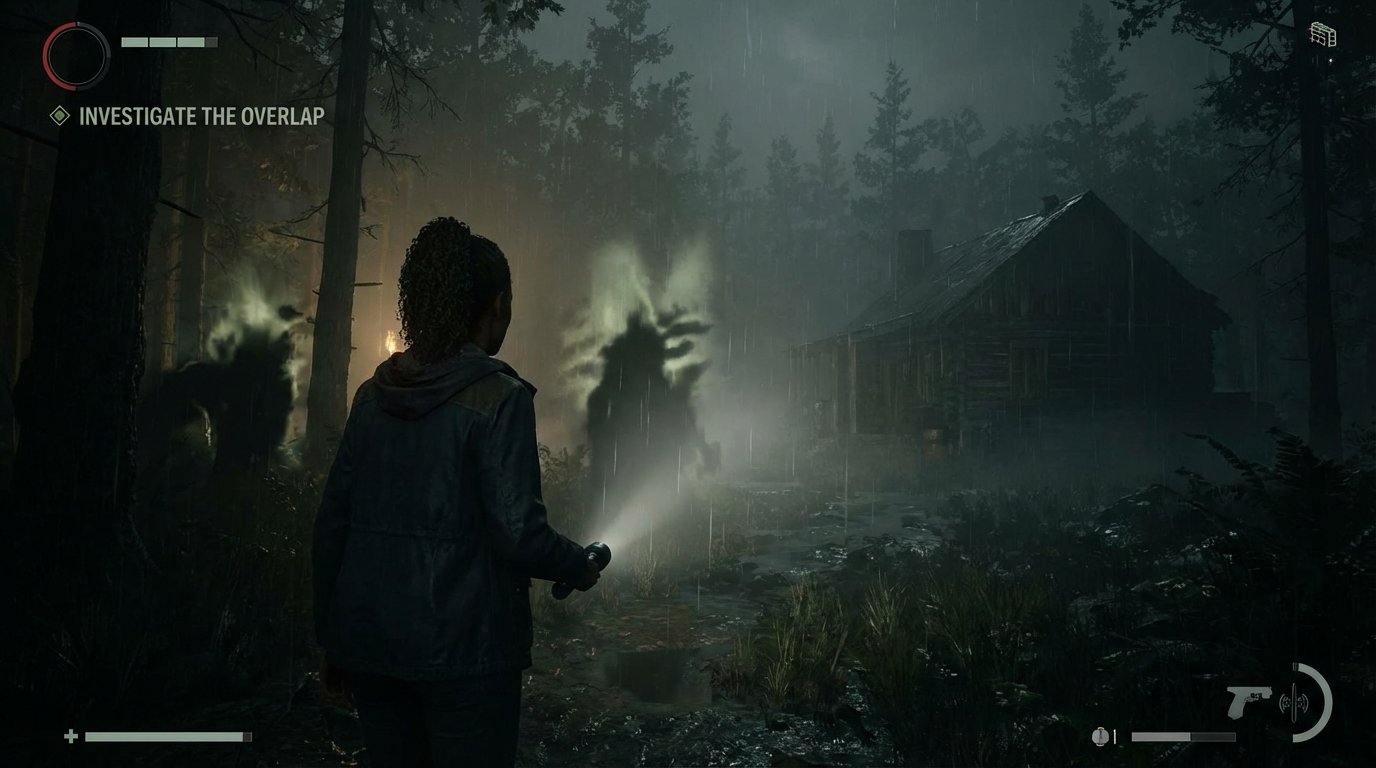Select the diamond objective marker icon

click(x=60, y=115)
